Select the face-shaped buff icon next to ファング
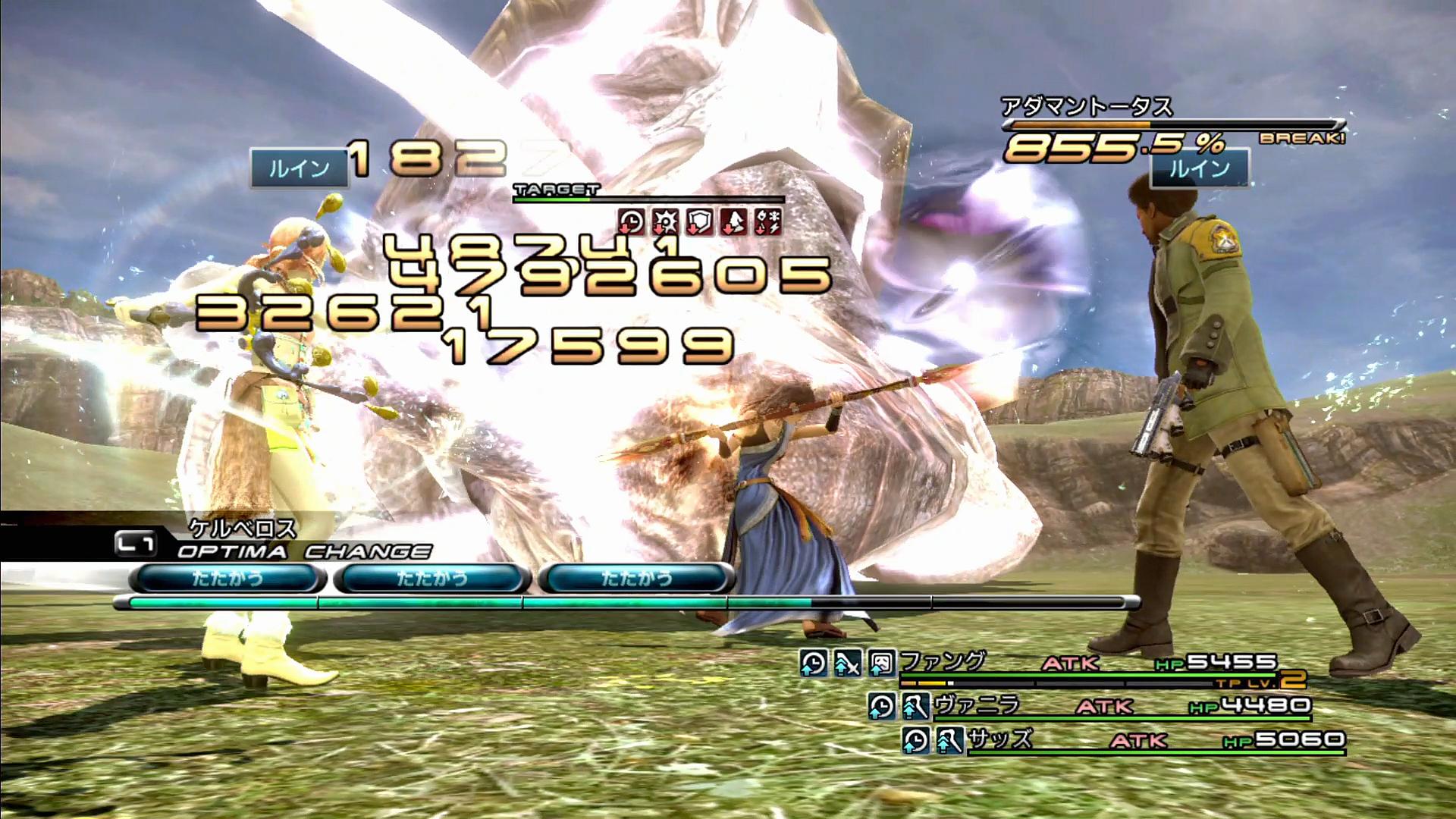Screen dimensions: 1456x819 click(x=881, y=664)
